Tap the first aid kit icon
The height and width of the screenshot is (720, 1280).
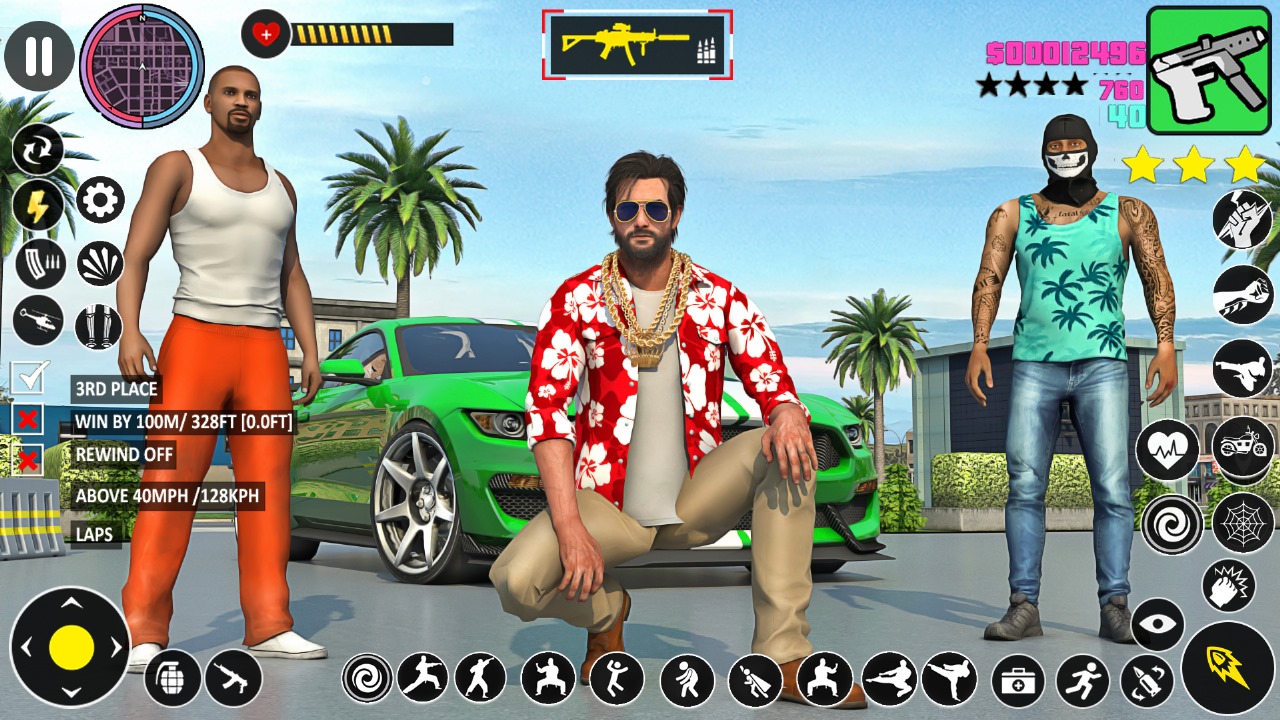pyautogui.click(x=1018, y=681)
